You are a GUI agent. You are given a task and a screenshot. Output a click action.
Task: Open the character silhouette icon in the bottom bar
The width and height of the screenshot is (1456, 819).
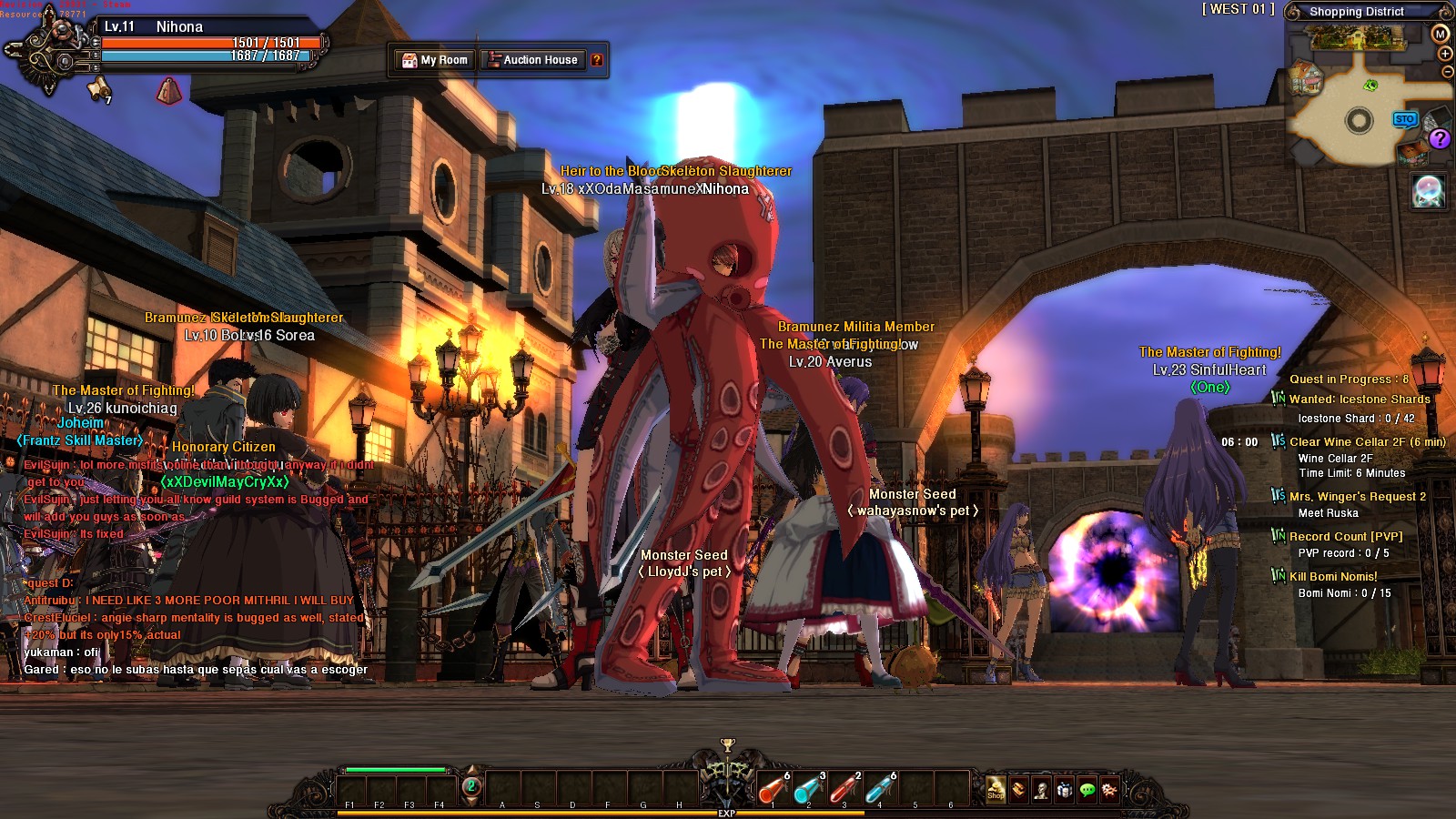click(x=1041, y=790)
